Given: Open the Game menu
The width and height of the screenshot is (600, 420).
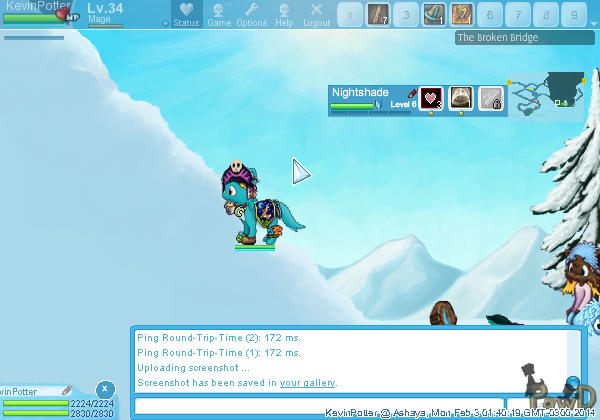Looking at the screenshot, I should tap(219, 14).
